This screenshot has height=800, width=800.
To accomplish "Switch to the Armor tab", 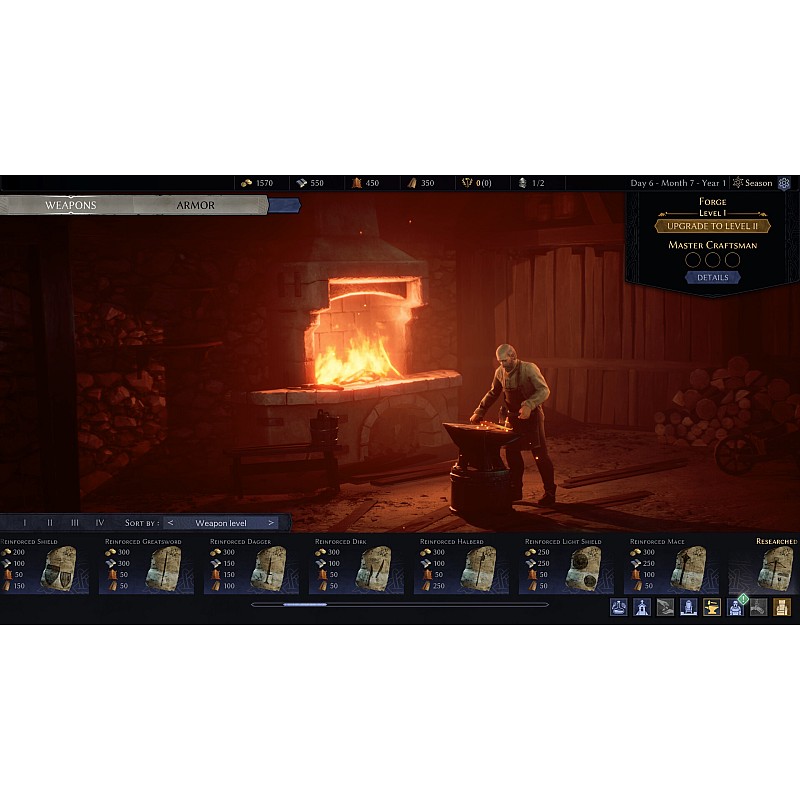I will point(196,205).
